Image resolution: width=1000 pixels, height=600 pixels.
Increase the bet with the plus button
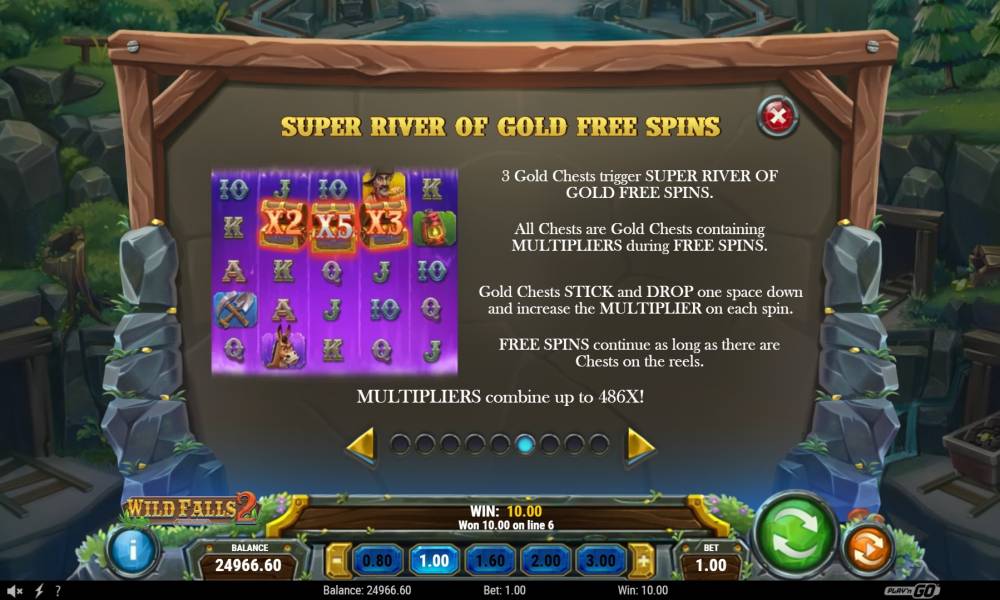[646, 561]
